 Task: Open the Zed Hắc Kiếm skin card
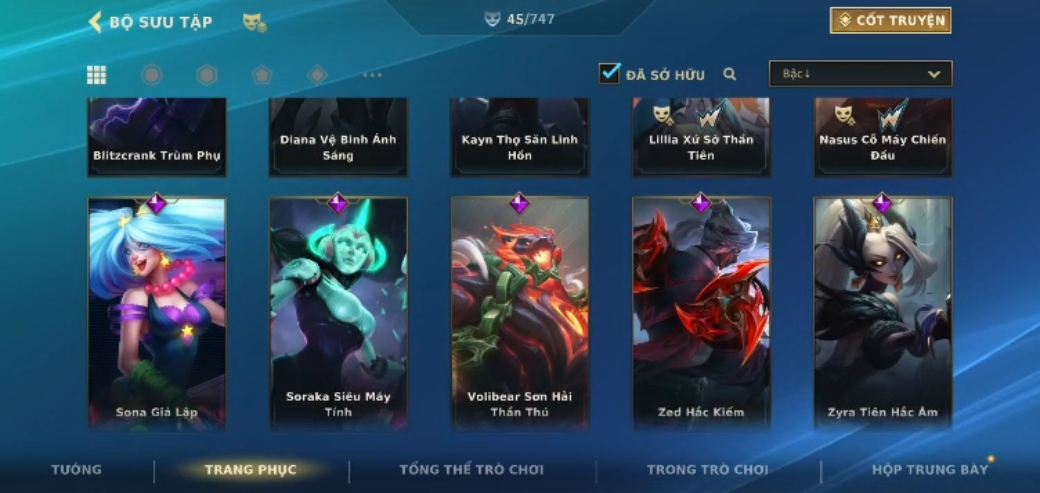click(701, 312)
